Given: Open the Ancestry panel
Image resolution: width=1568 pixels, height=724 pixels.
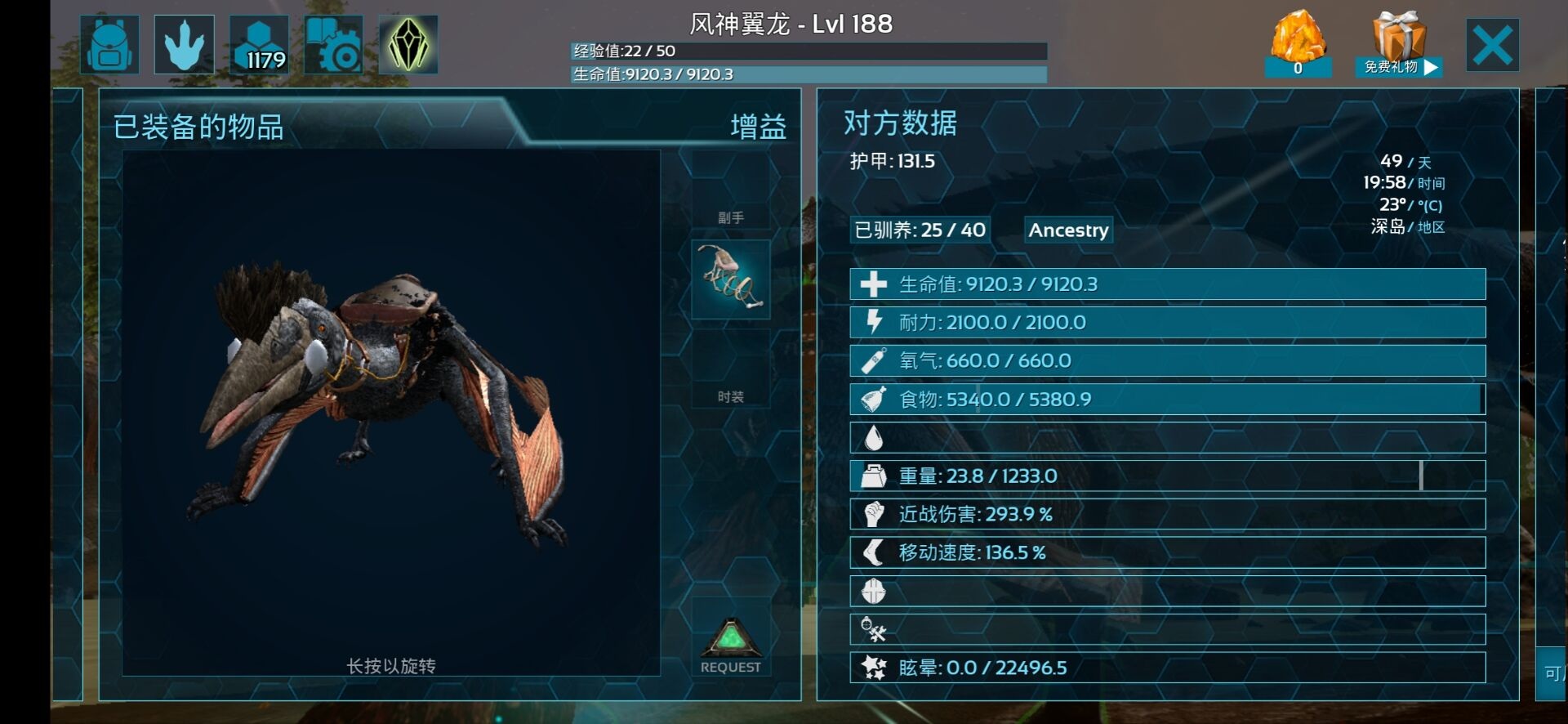Looking at the screenshot, I should pyautogui.click(x=1068, y=230).
